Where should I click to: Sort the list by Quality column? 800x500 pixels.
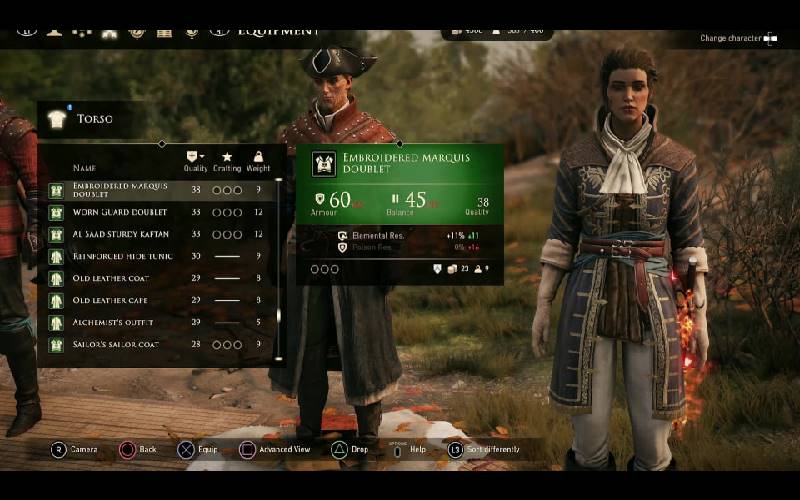coord(196,162)
